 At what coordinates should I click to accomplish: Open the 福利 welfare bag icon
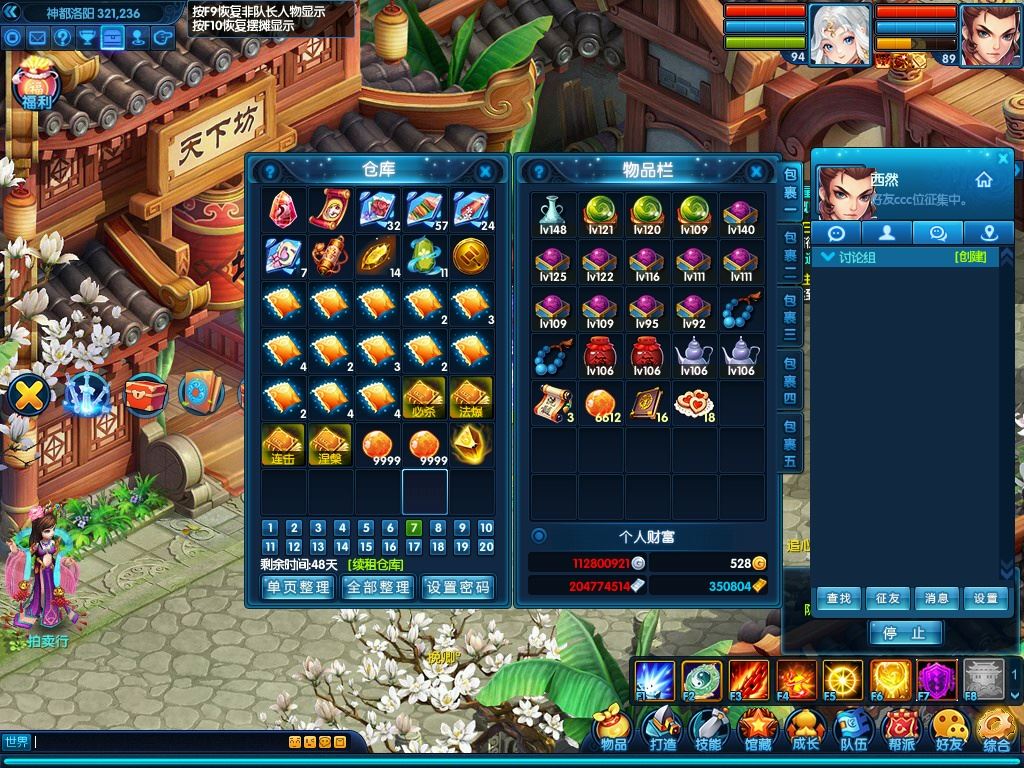point(36,87)
